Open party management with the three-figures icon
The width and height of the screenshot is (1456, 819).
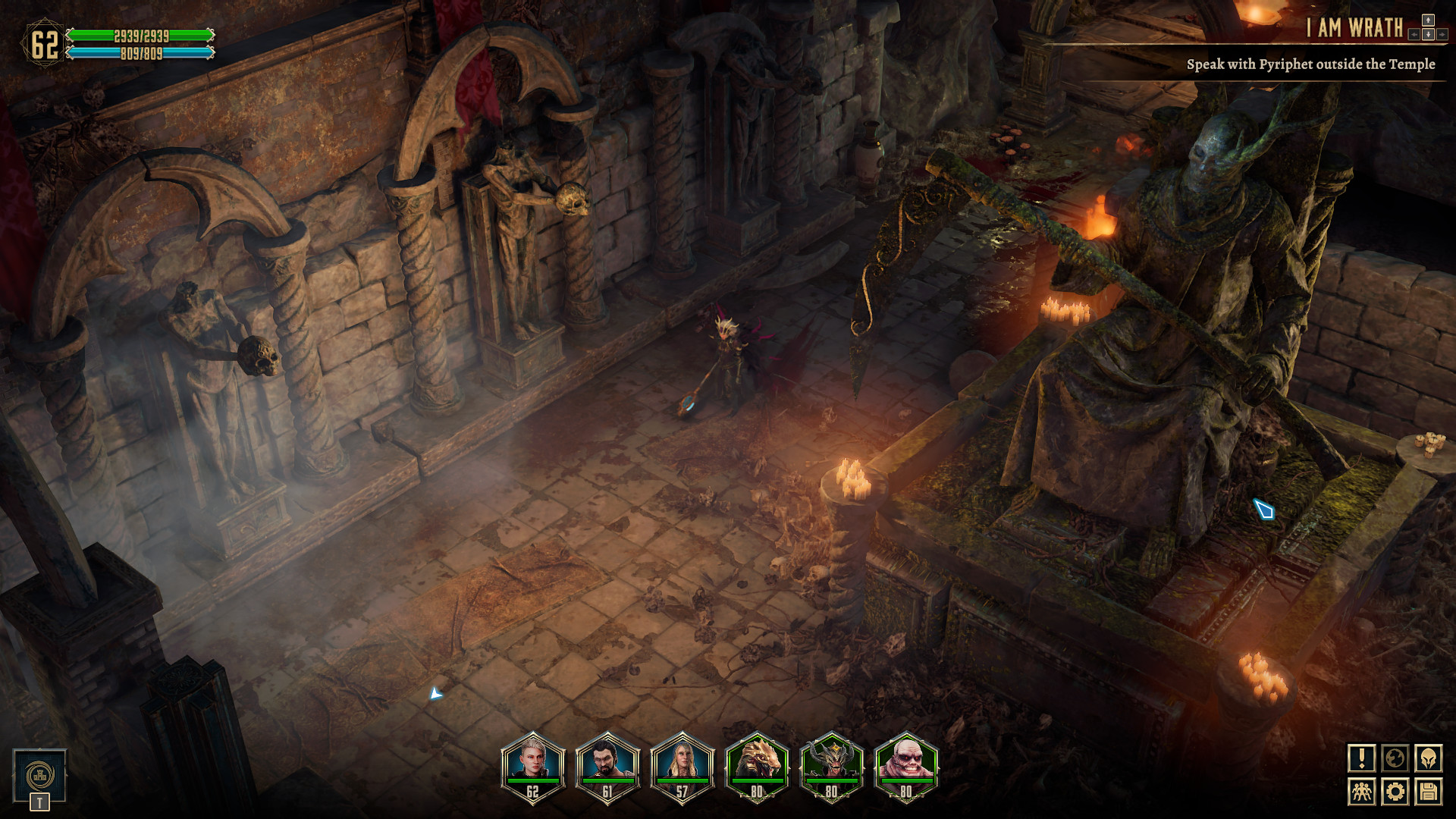coord(1363,792)
